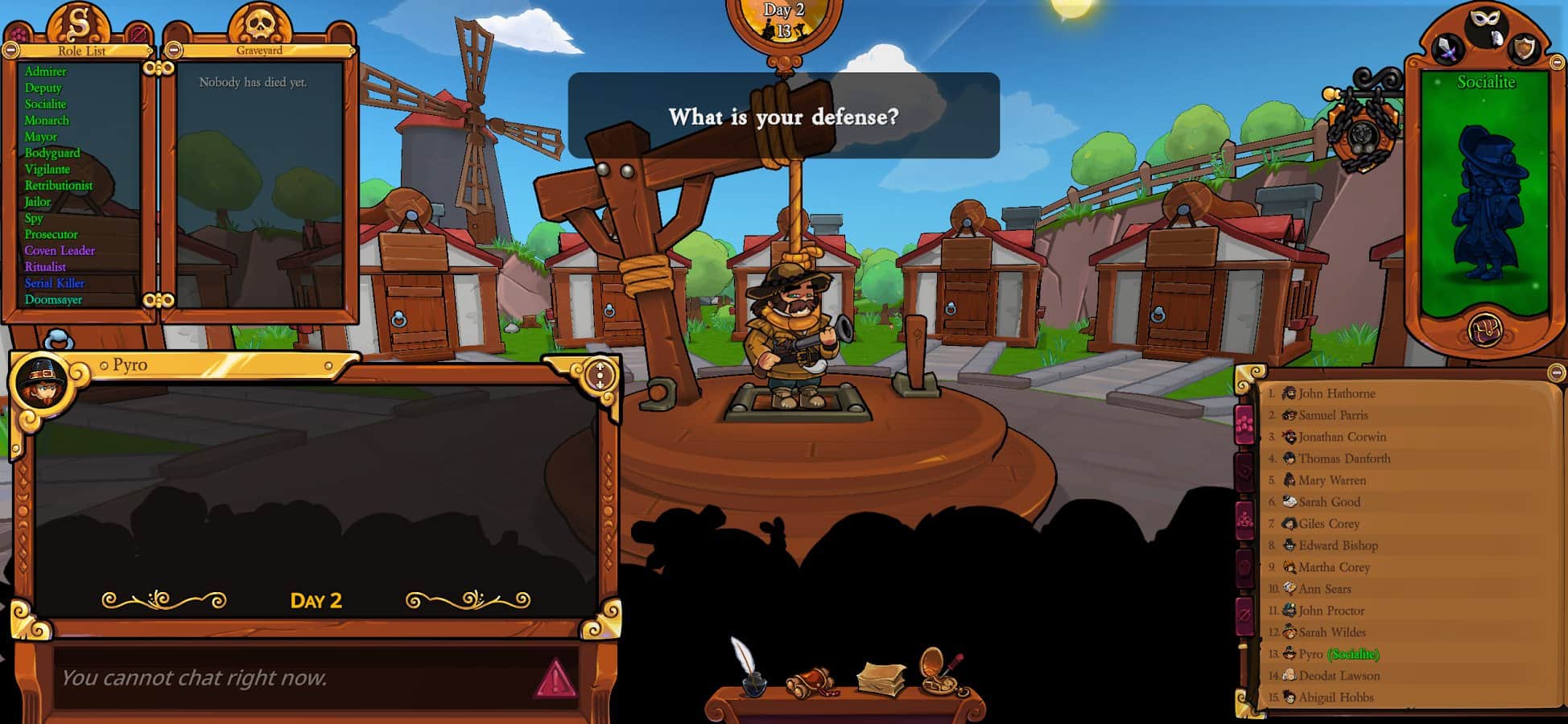Collapse the Graveyard panel
Screen dimensions: 1568x724
[175, 51]
